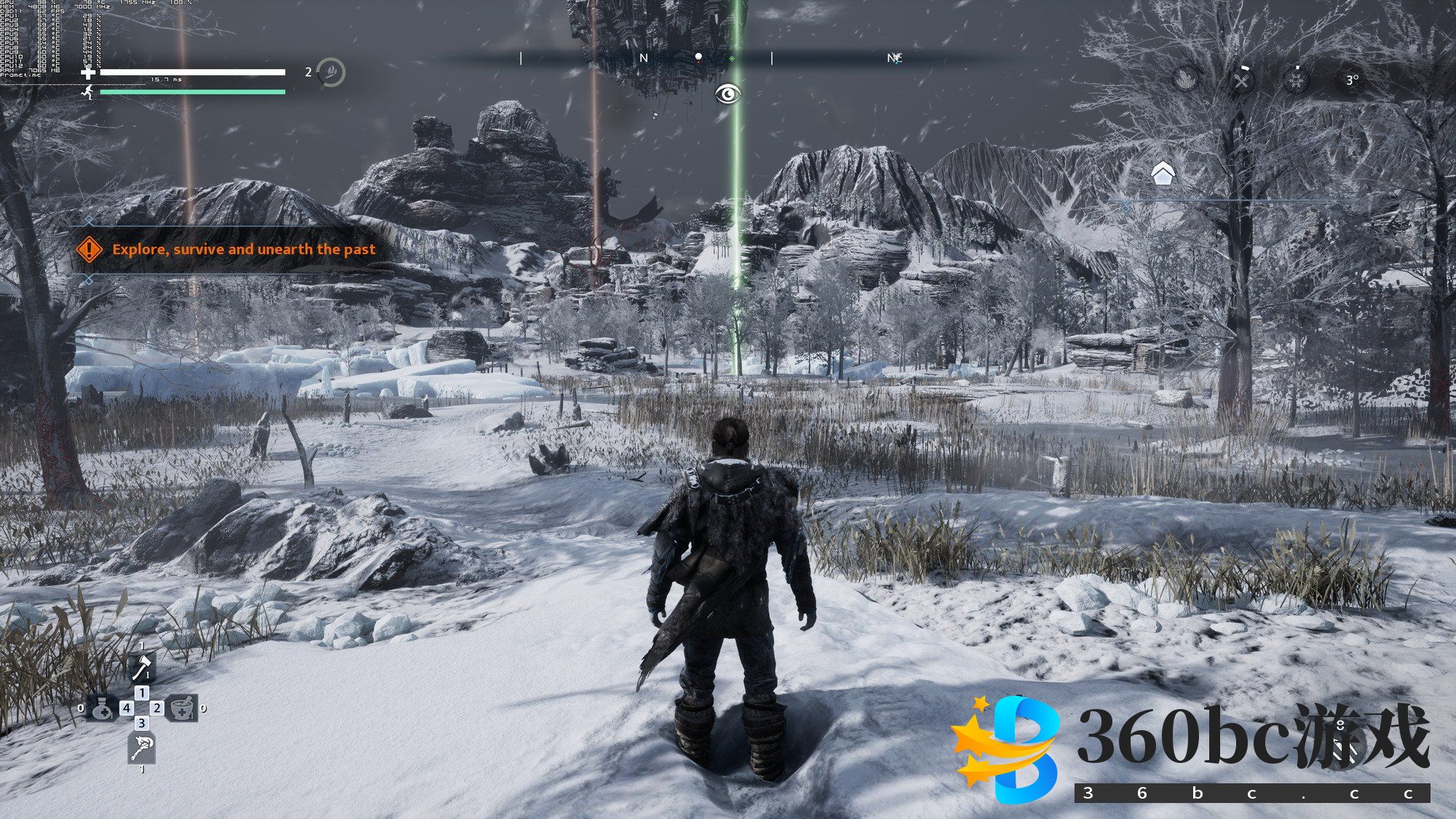This screenshot has width=1456, height=819.
Task: Click the eye point-of-interest marker
Action: pyautogui.click(x=727, y=94)
